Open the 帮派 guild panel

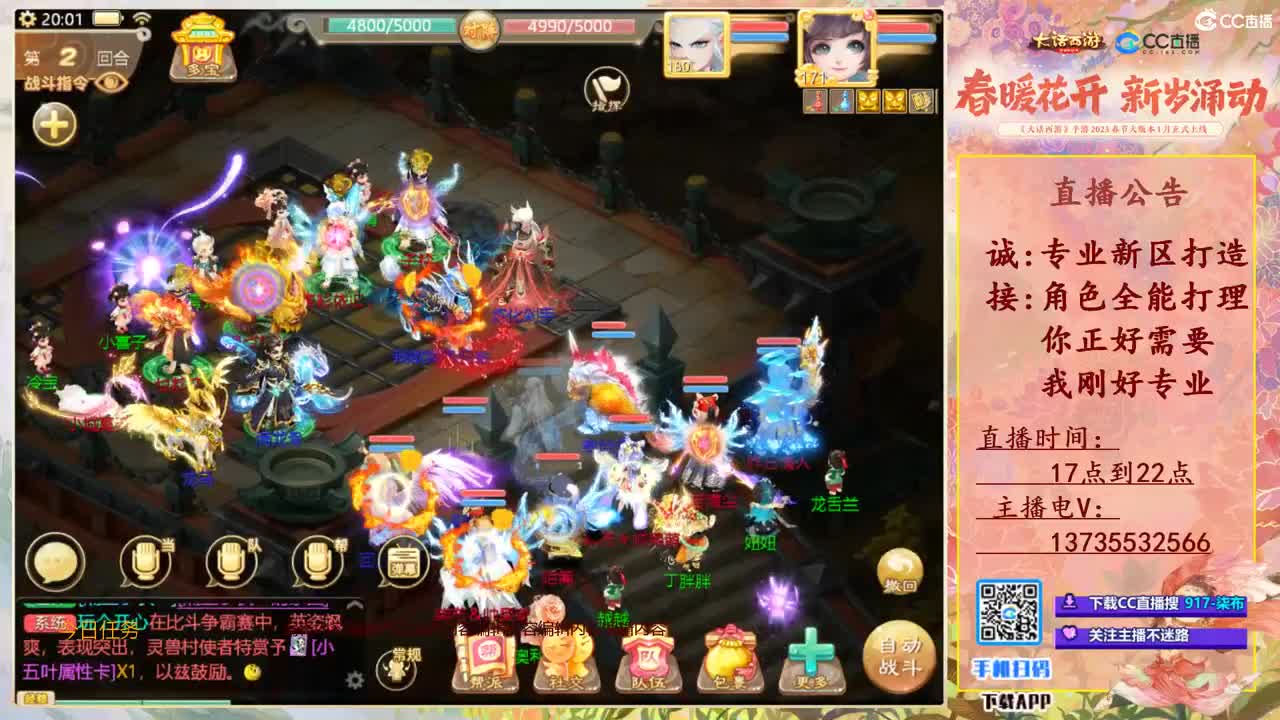(484, 662)
